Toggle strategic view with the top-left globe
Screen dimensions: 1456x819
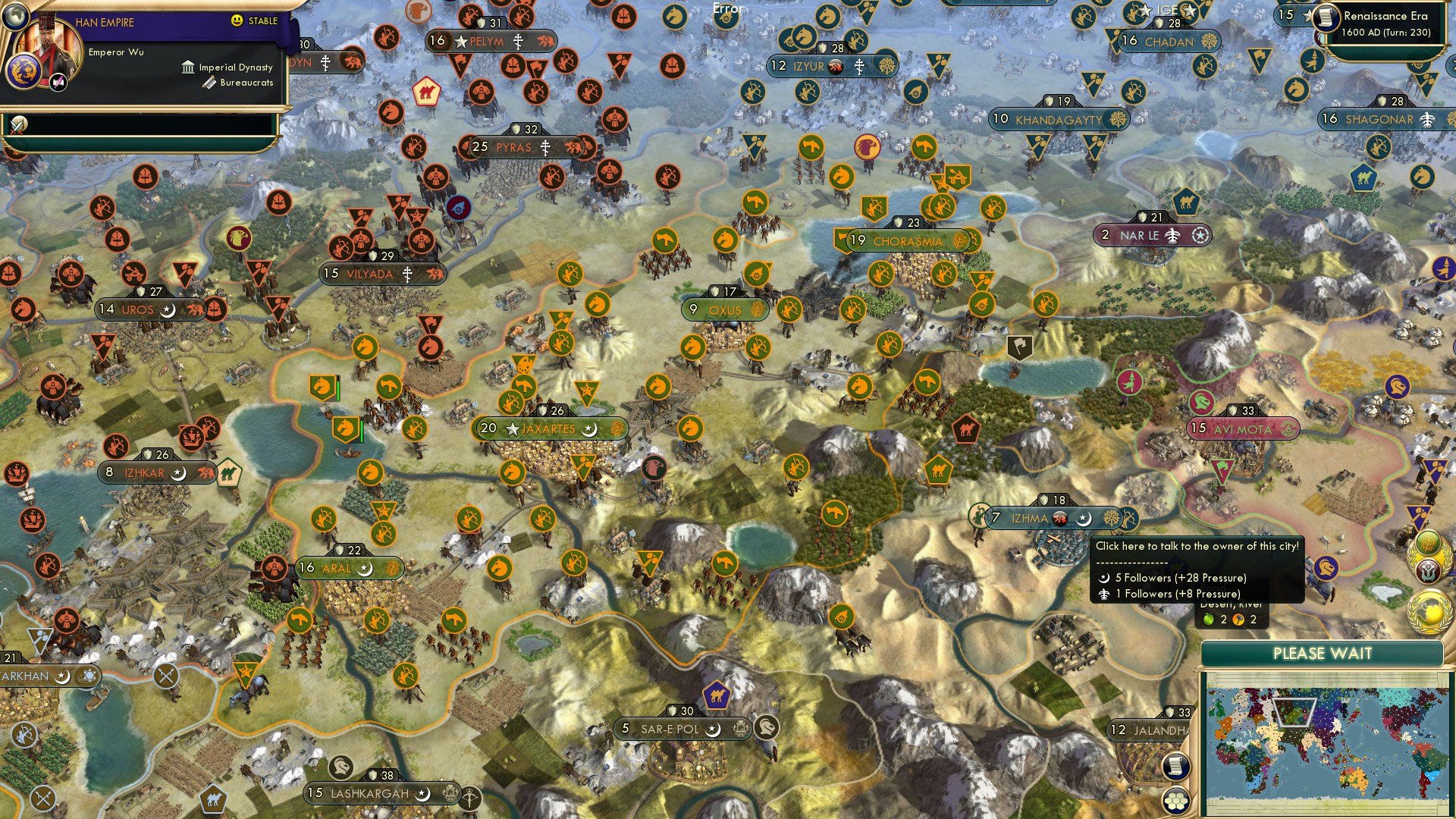[14, 17]
